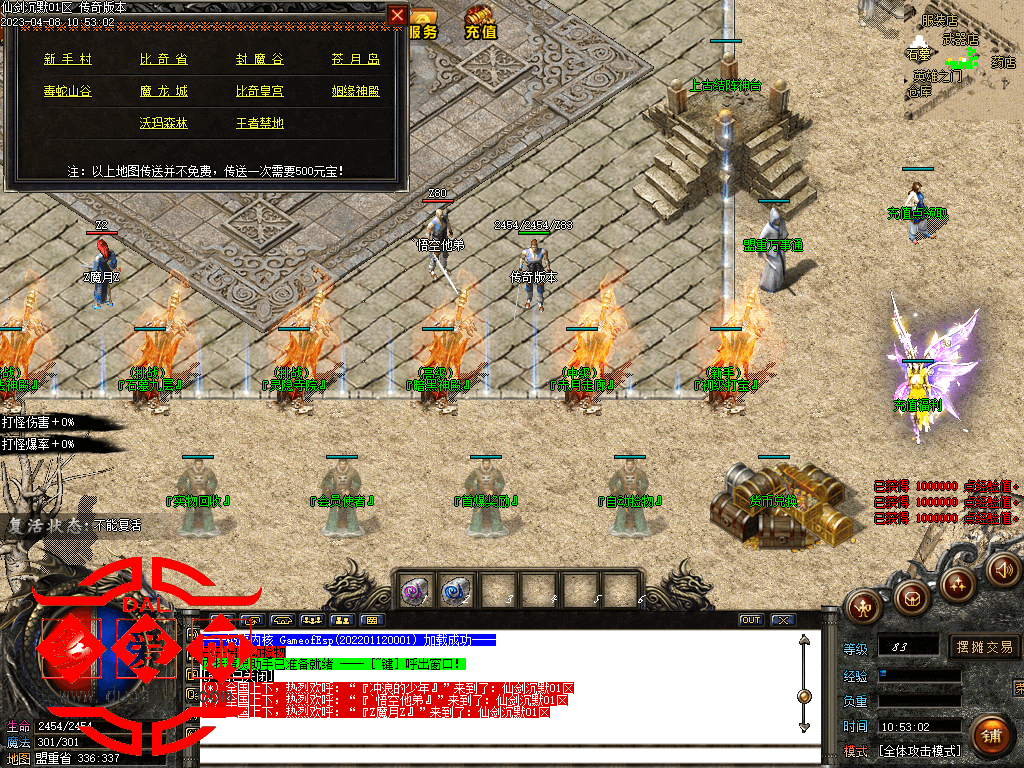This screenshot has width=1024, height=768.
Task: Open the 摆摊交易 stall trading window
Action: coord(984,647)
